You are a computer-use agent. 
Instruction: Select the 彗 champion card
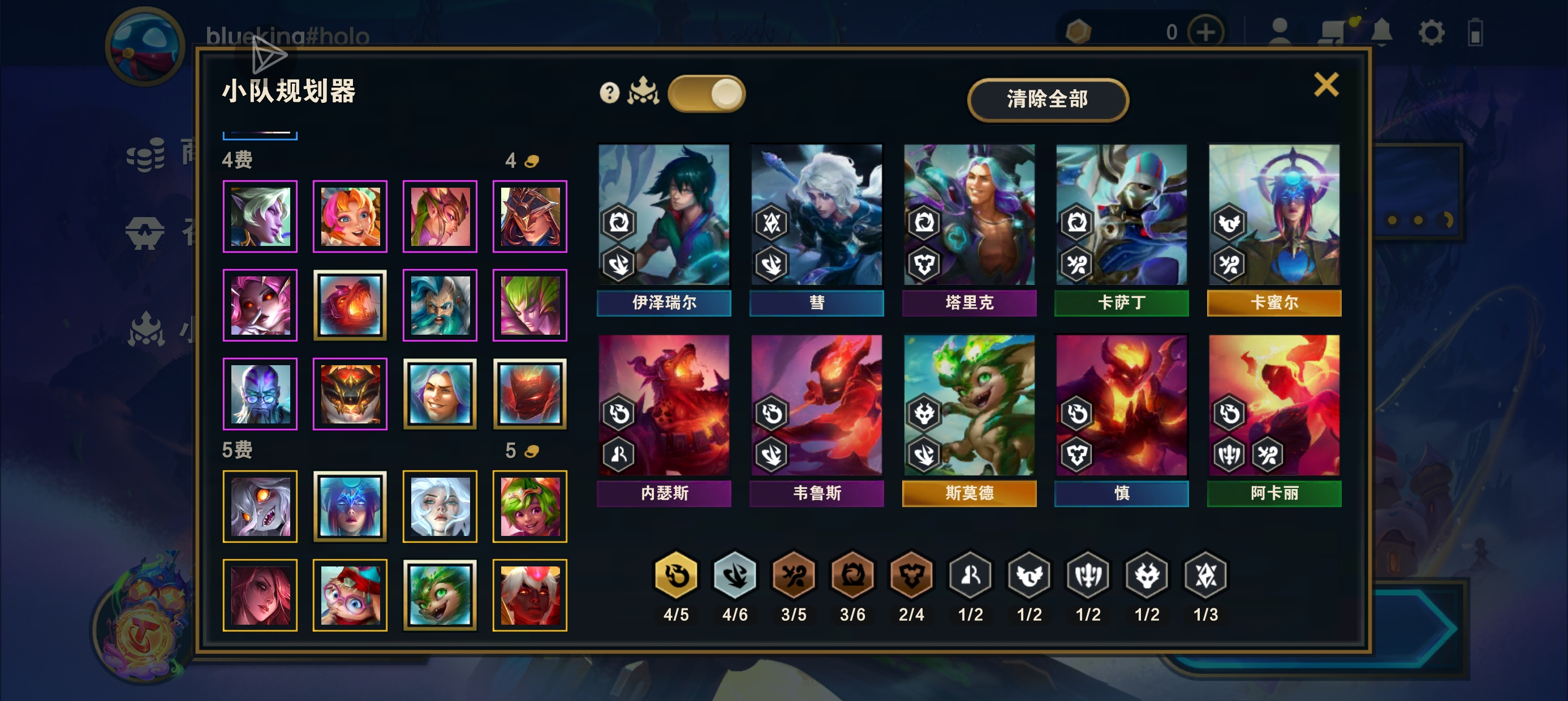[816, 228]
